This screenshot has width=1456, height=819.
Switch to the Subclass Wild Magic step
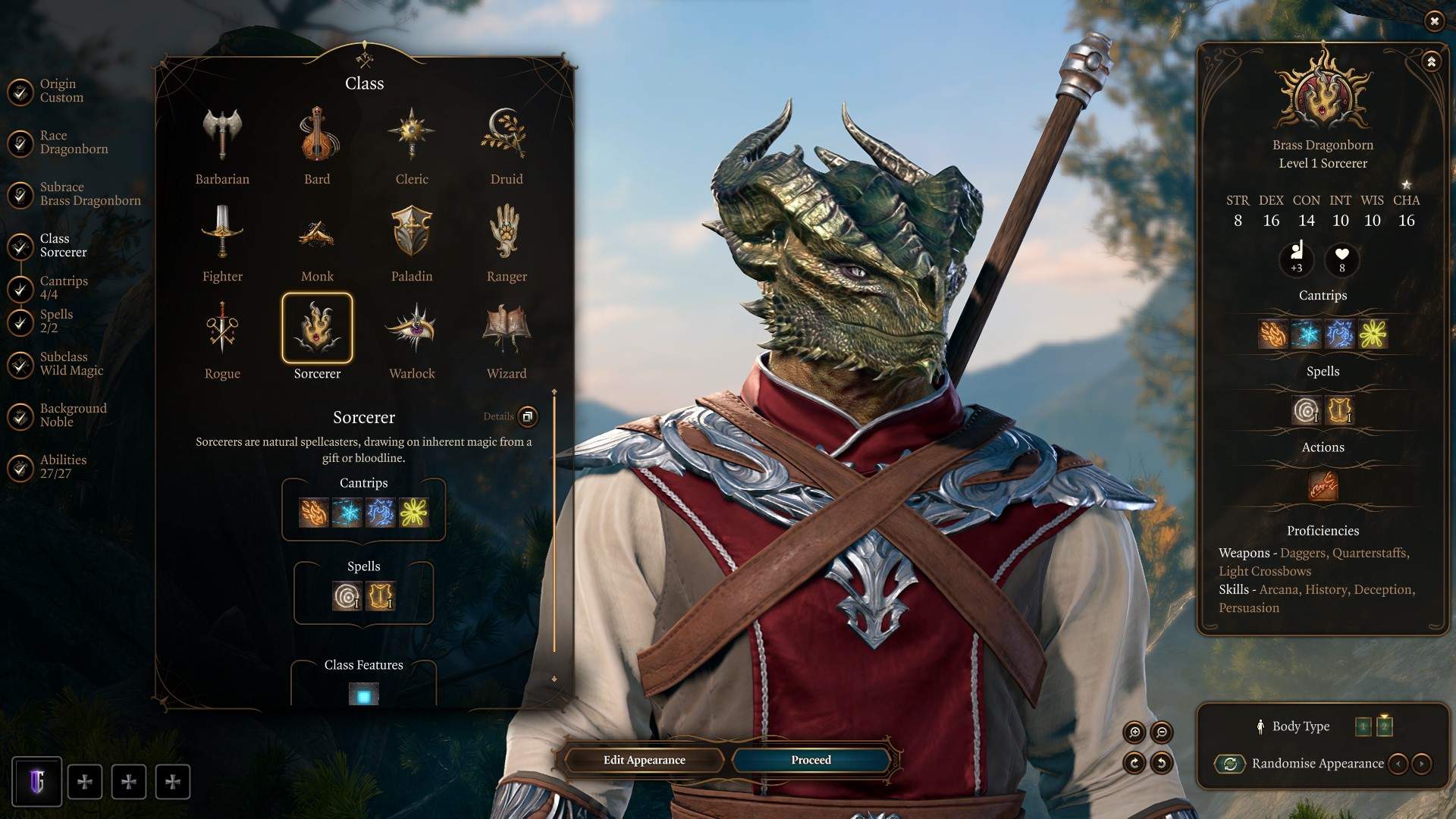coord(71,364)
